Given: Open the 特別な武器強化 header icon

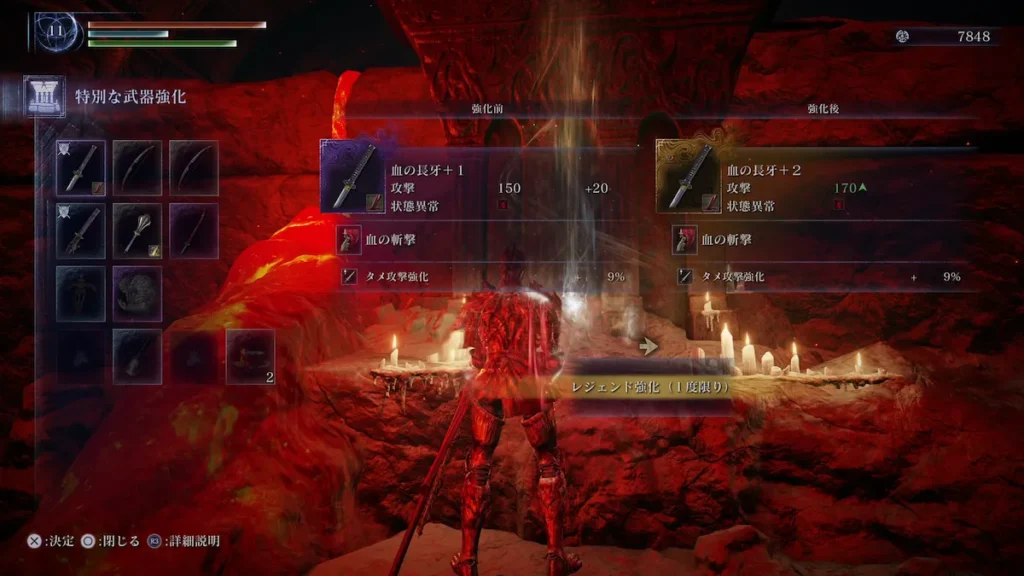Looking at the screenshot, I should click(45, 97).
